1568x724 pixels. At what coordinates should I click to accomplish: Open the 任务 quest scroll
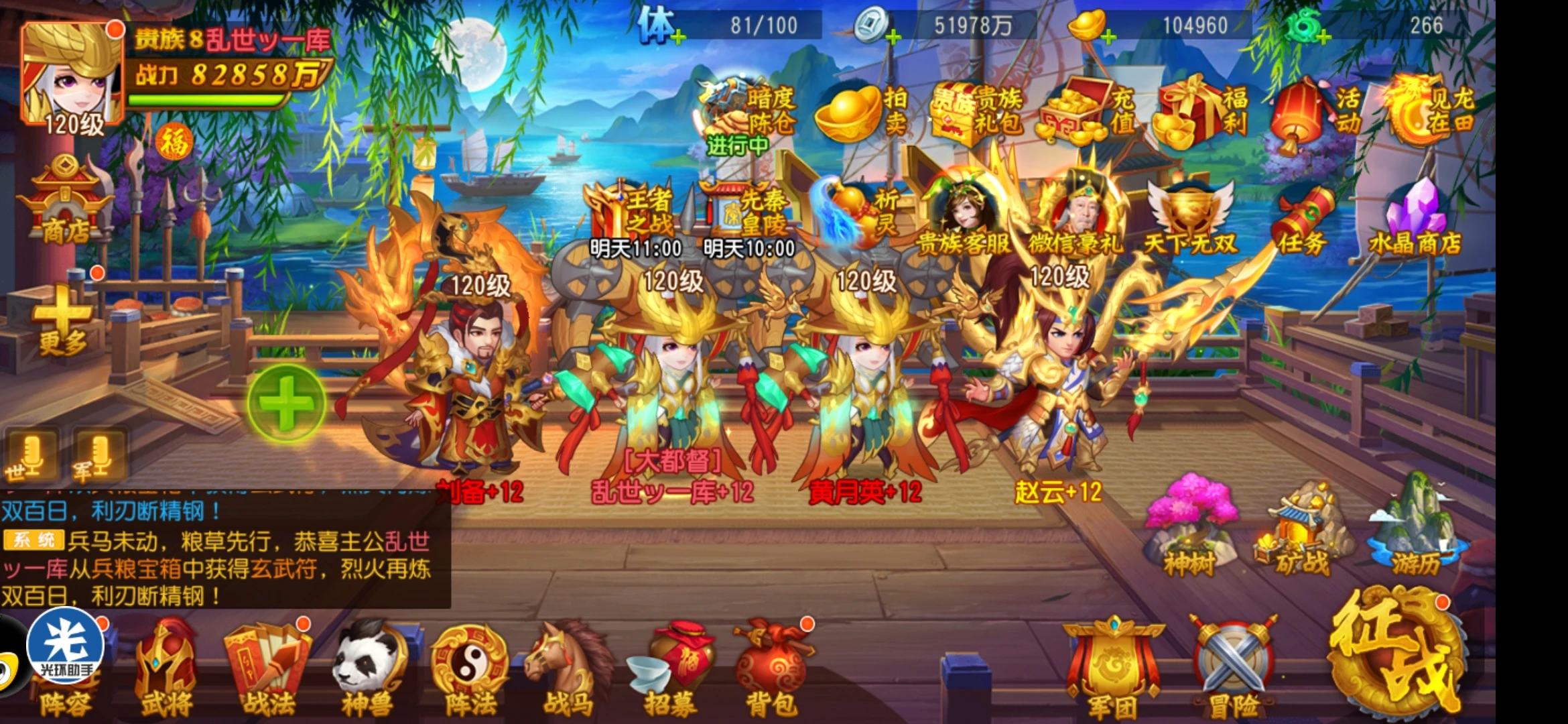click(1301, 221)
